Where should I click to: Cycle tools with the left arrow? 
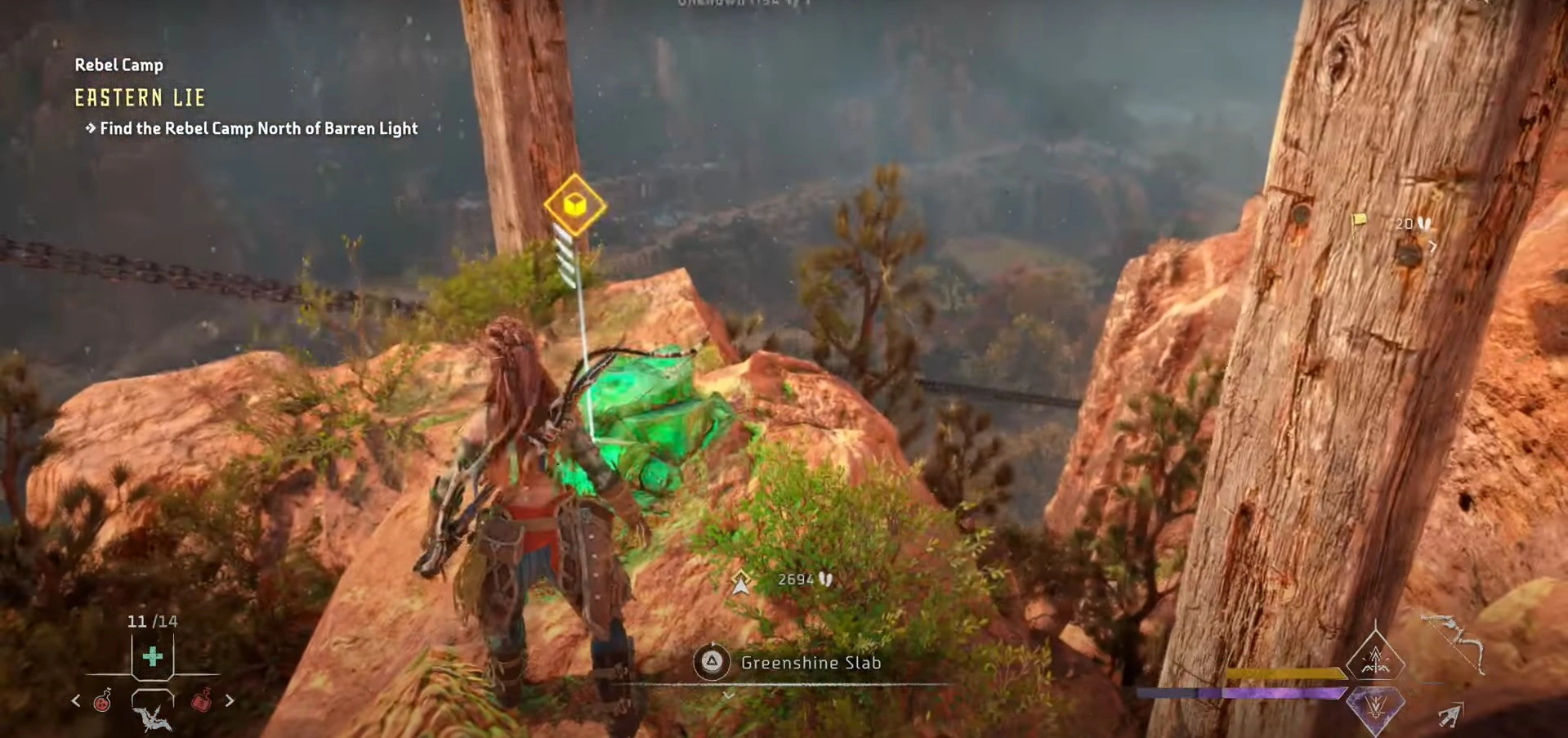(x=76, y=700)
